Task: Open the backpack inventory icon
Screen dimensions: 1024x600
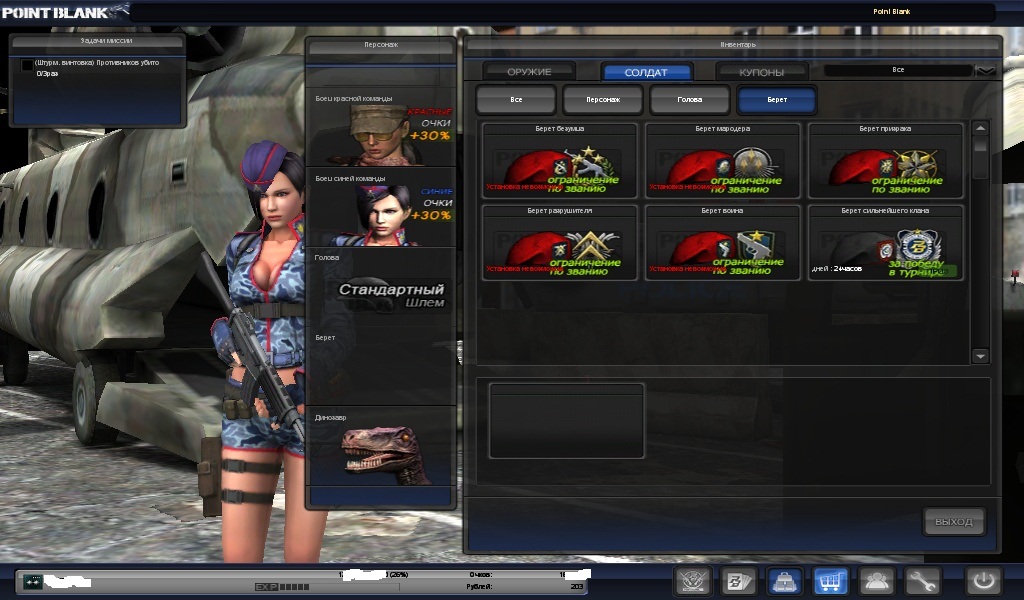Action: point(785,581)
